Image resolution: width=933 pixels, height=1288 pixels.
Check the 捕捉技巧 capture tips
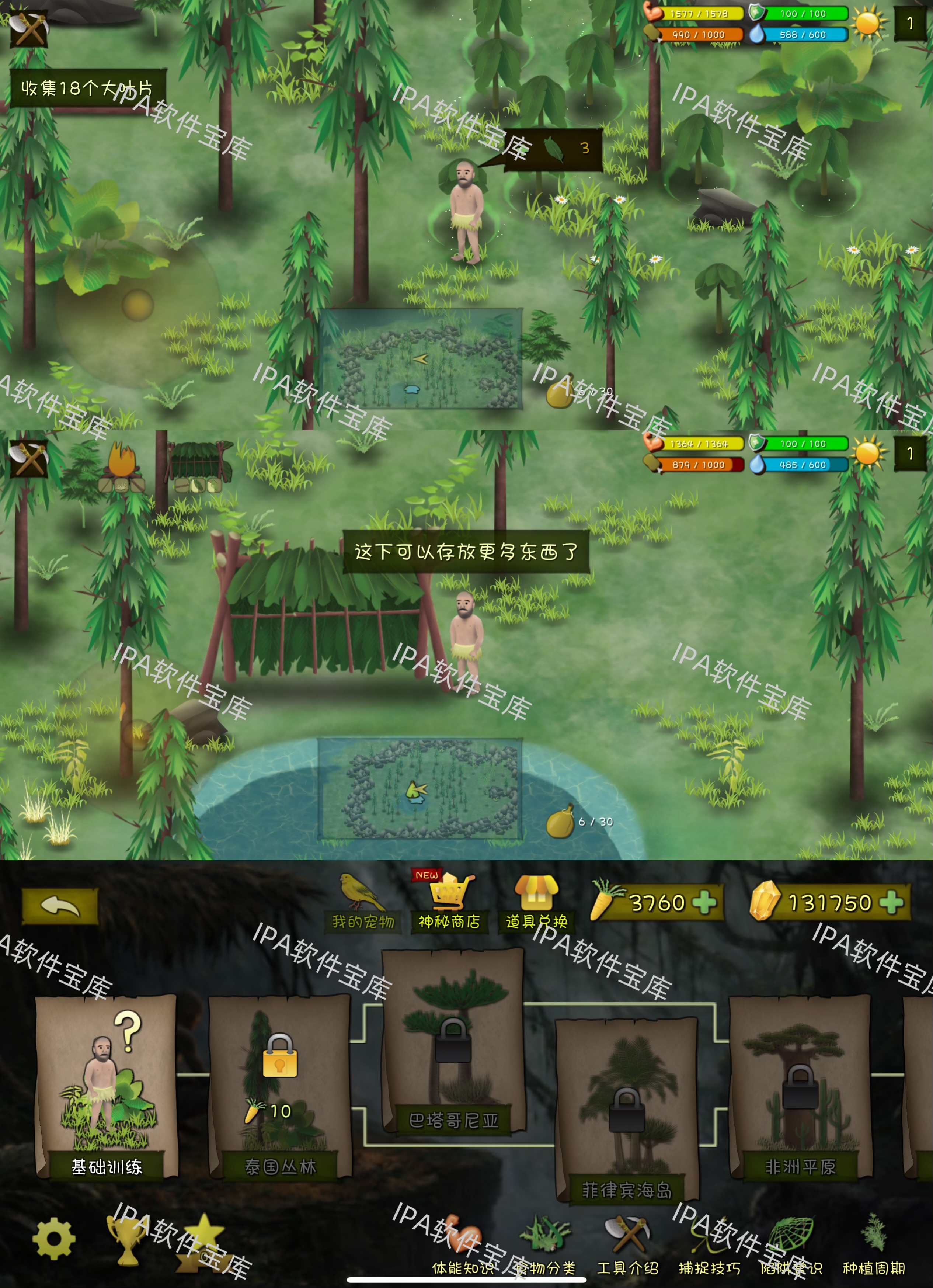point(704,1249)
